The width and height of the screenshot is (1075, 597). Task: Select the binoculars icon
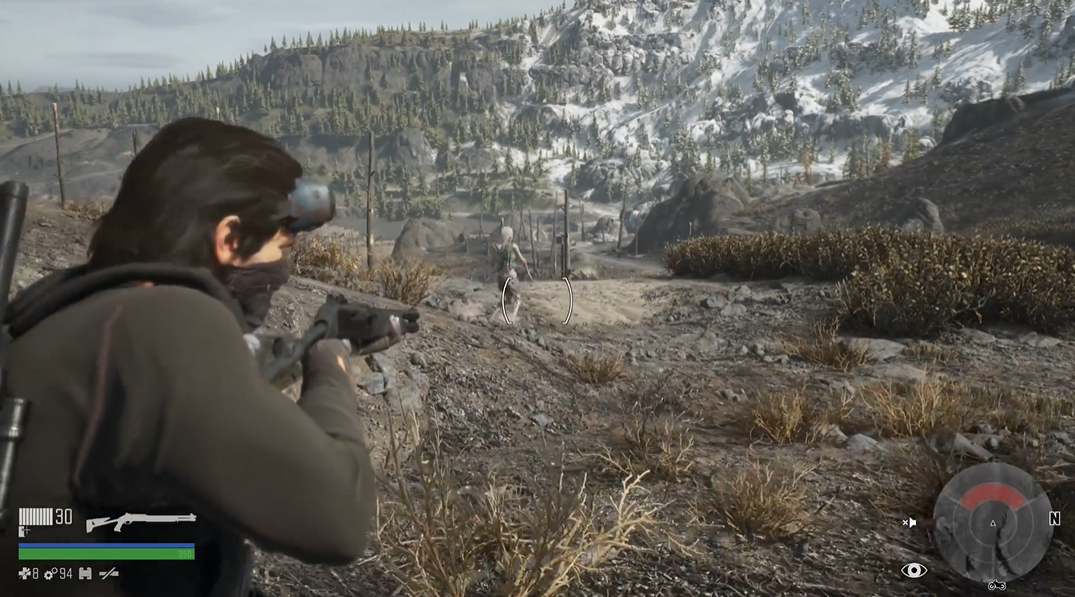pyautogui.click(x=85, y=574)
